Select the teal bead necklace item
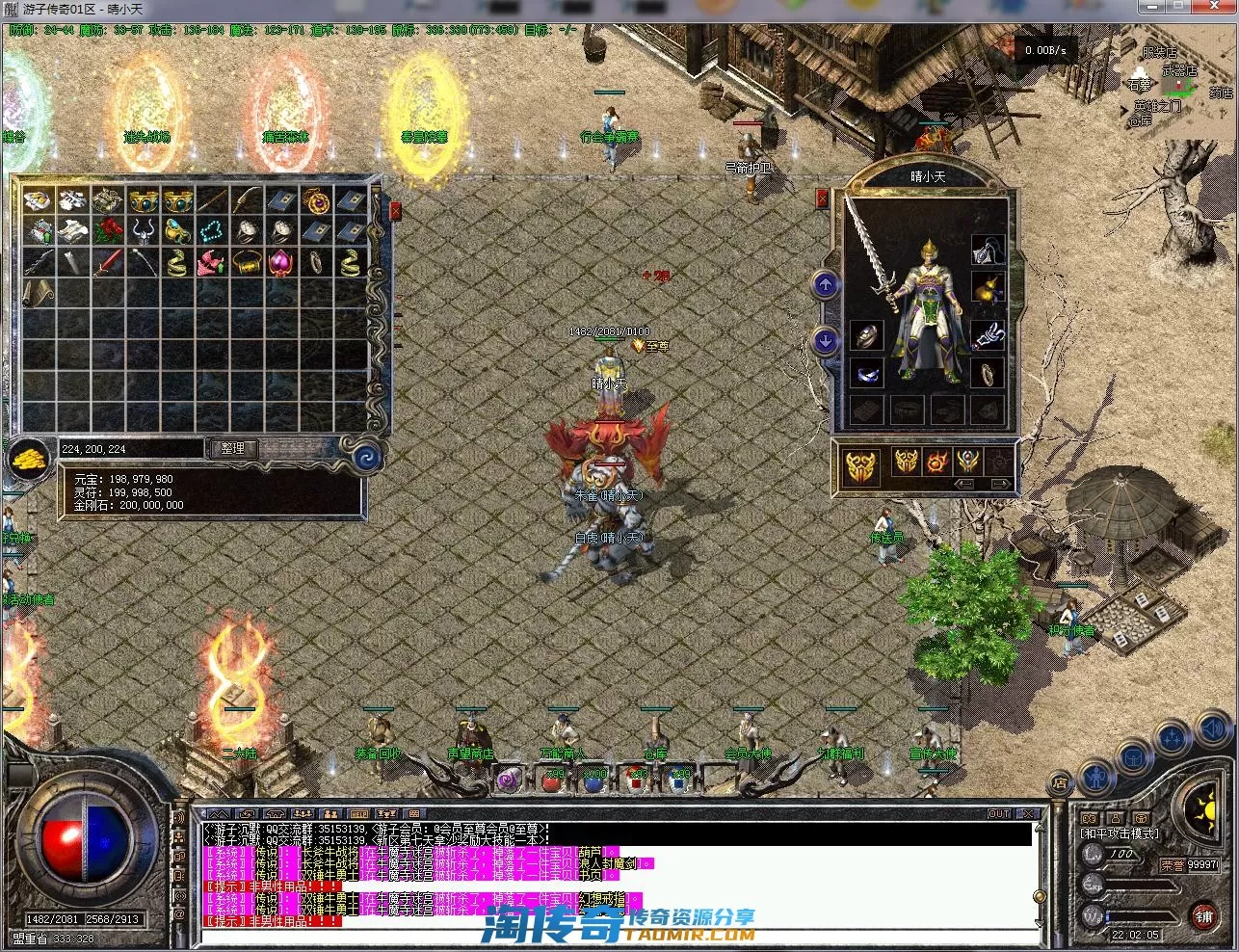 pyautogui.click(x=211, y=231)
